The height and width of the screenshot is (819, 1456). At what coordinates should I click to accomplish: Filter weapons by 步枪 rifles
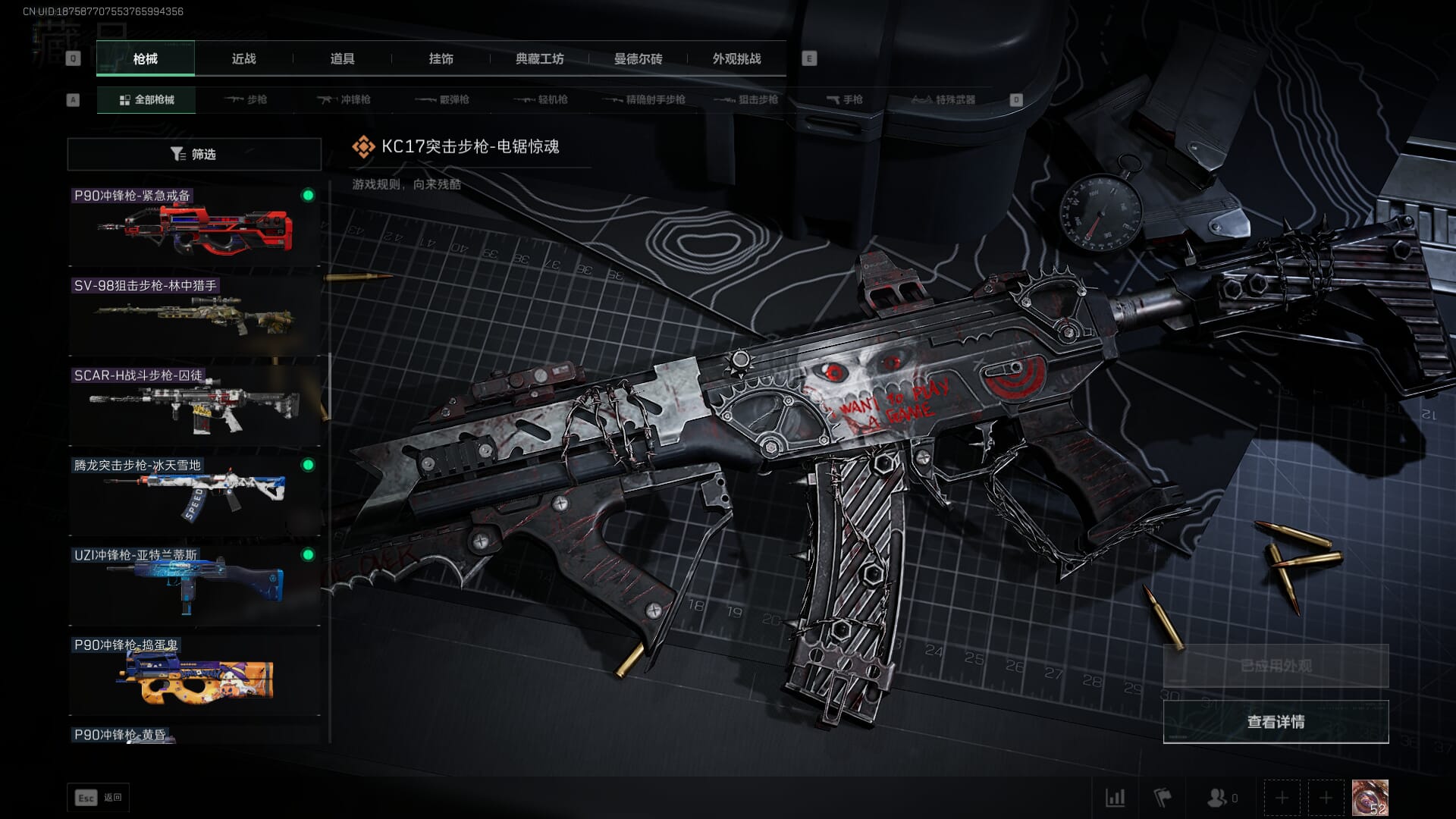coord(246,99)
